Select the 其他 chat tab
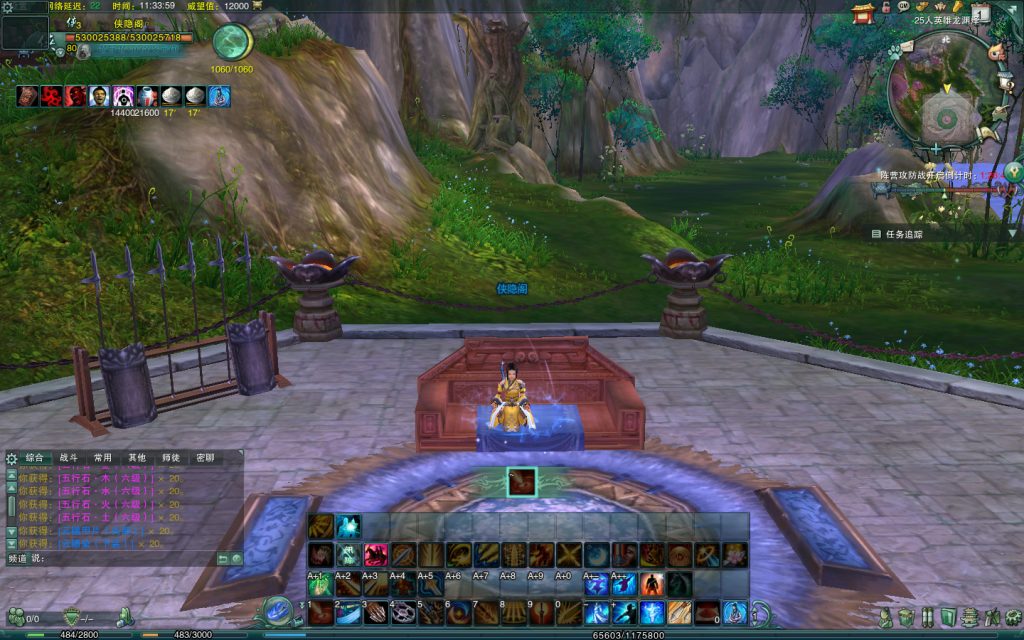The image size is (1024, 640). pos(136,457)
